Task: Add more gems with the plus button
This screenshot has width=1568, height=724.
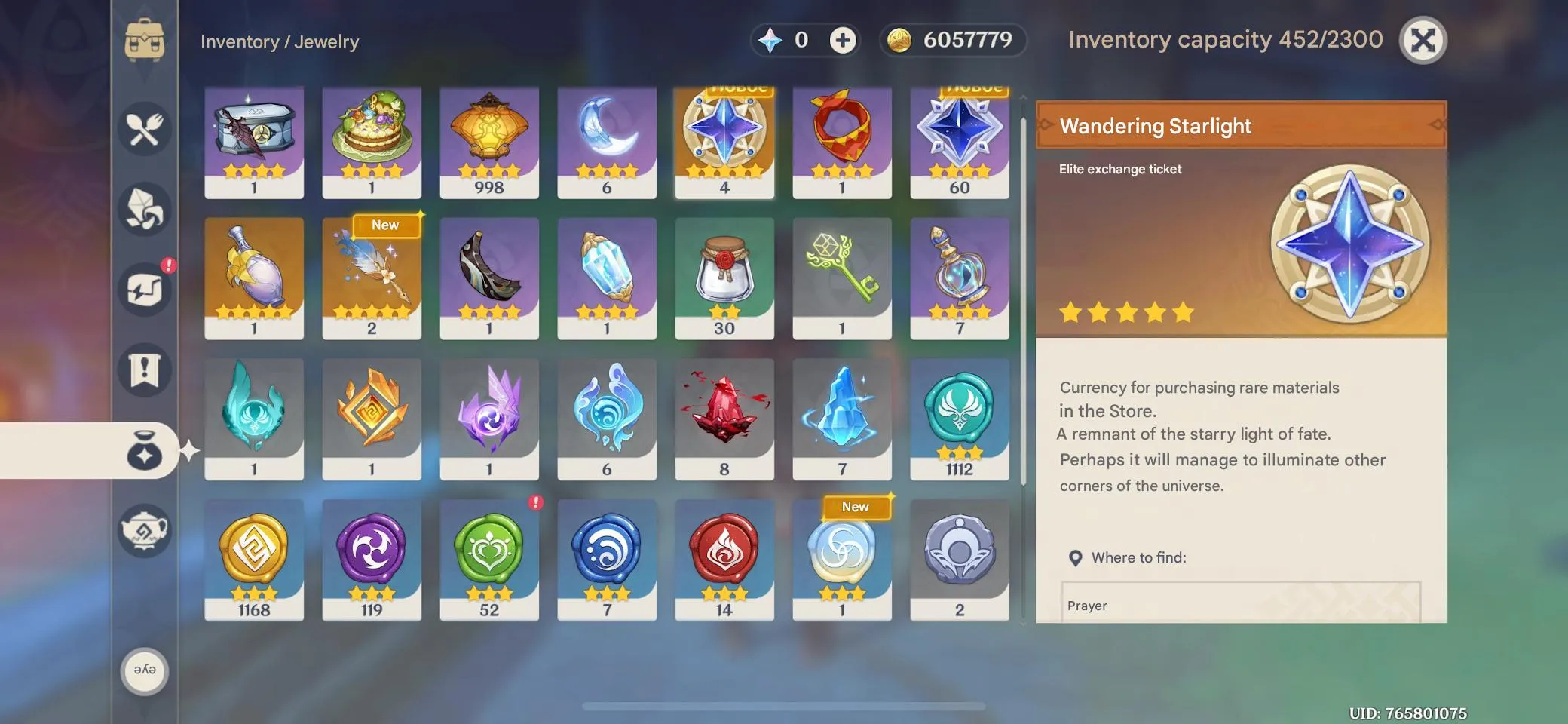Action: pos(843,40)
